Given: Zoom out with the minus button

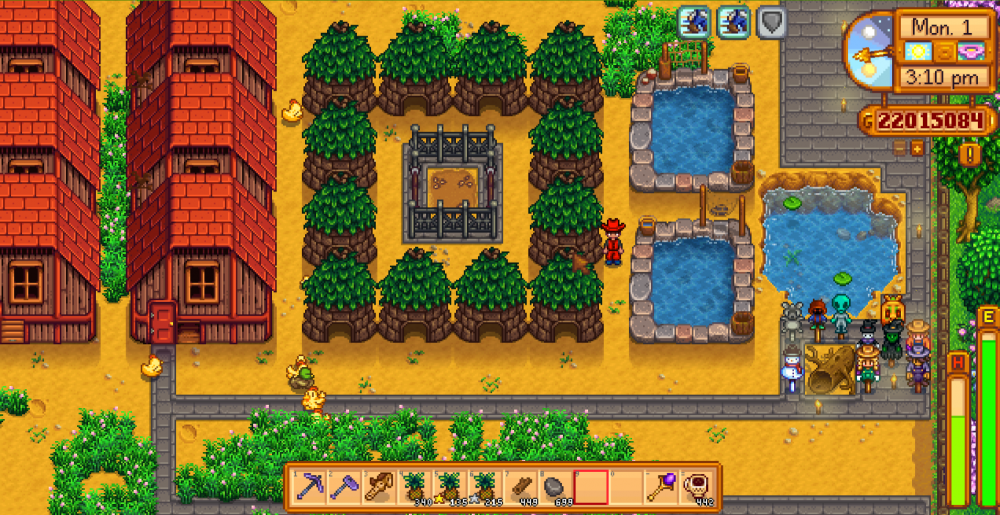Looking at the screenshot, I should tap(899, 148).
